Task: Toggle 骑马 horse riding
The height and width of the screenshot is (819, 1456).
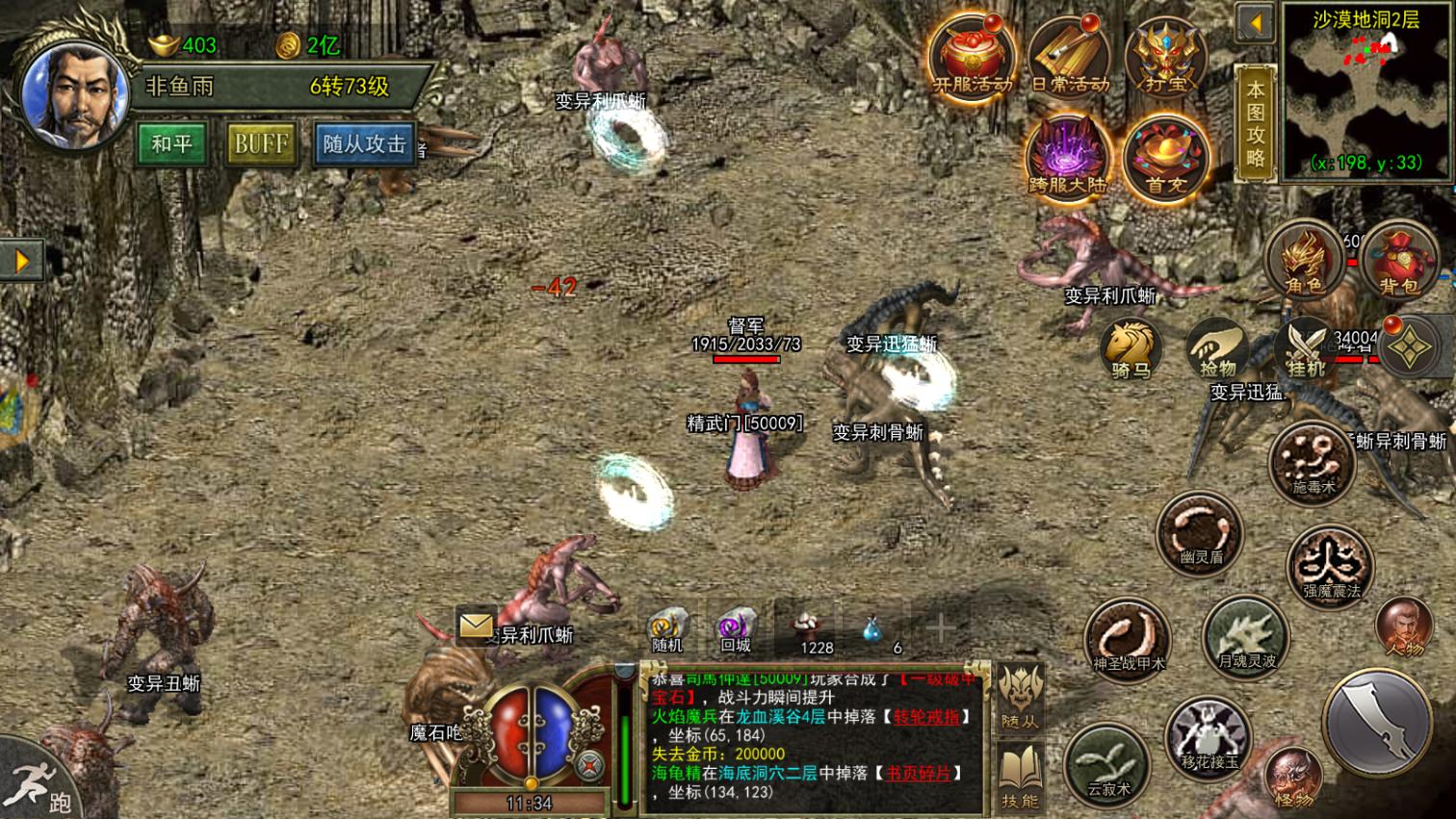Action: (1131, 348)
